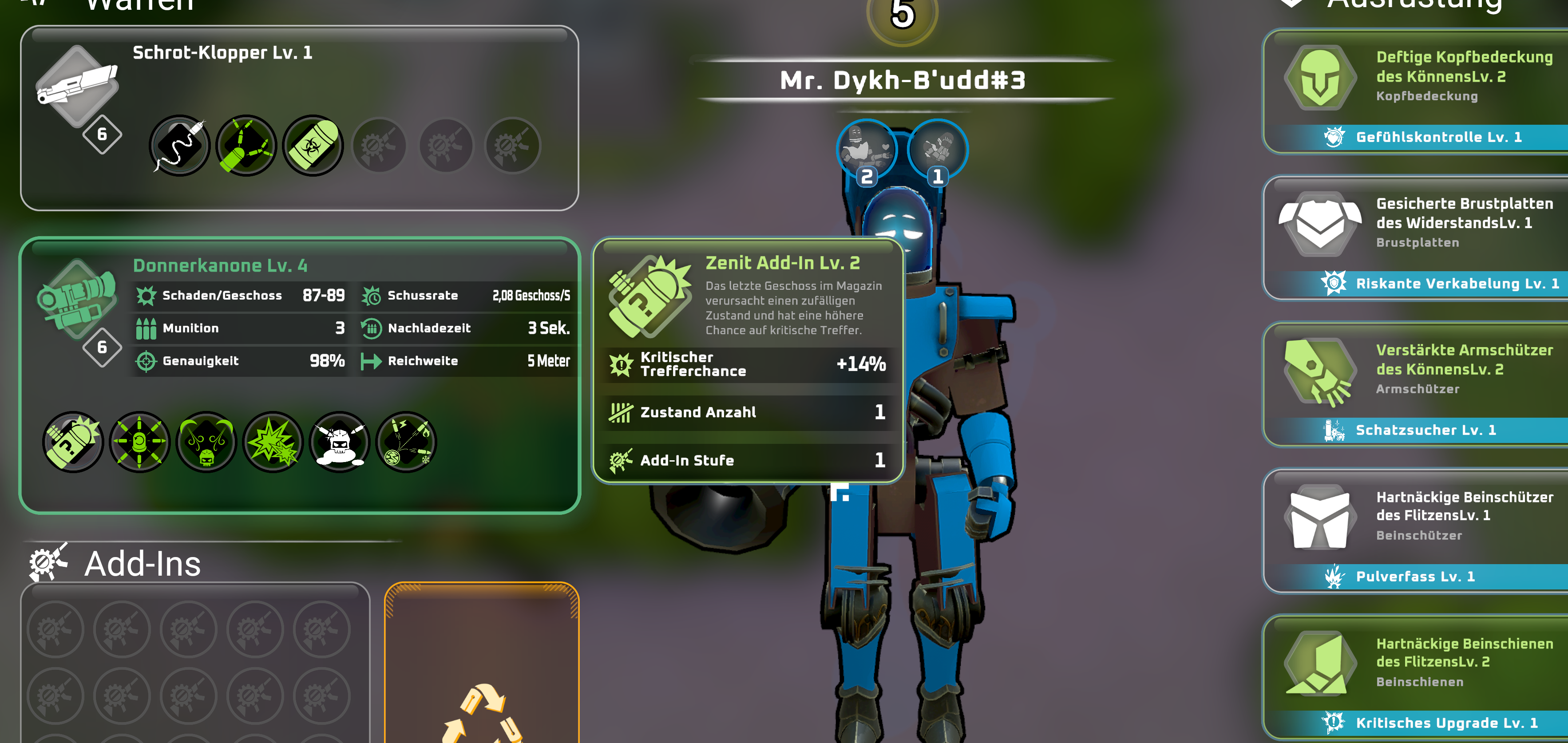This screenshot has width=1568, height=743.
Task: Select the skull puddle add-in icon
Action: (340, 442)
